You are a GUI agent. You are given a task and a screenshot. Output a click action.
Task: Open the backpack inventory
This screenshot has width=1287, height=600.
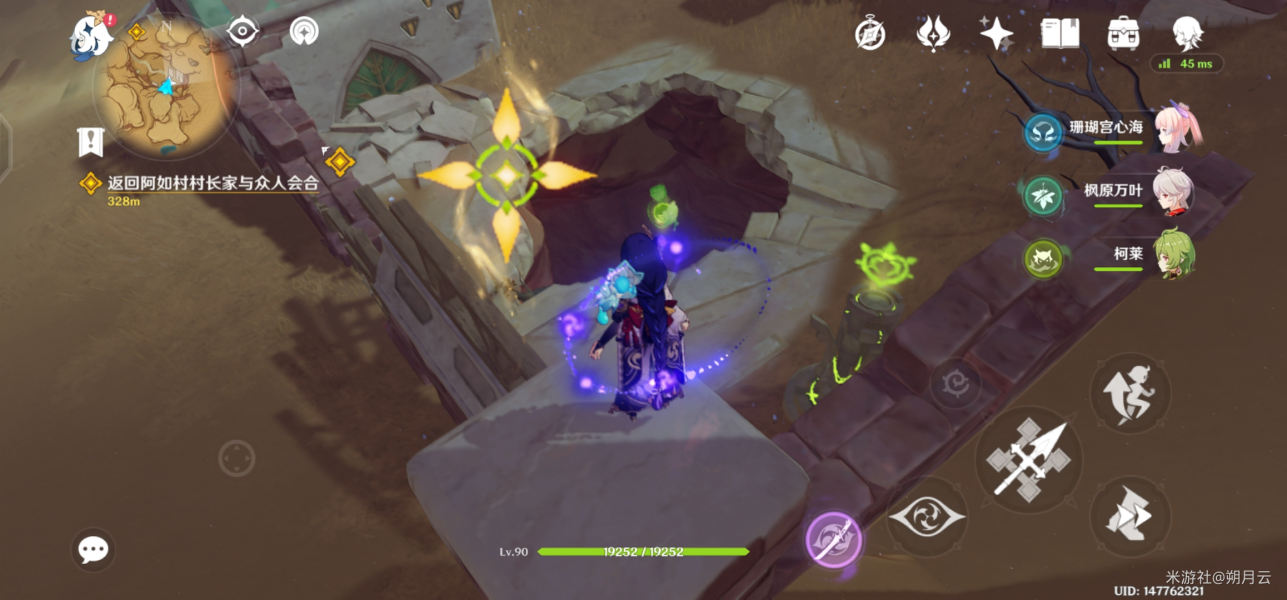pyautogui.click(x=1124, y=34)
